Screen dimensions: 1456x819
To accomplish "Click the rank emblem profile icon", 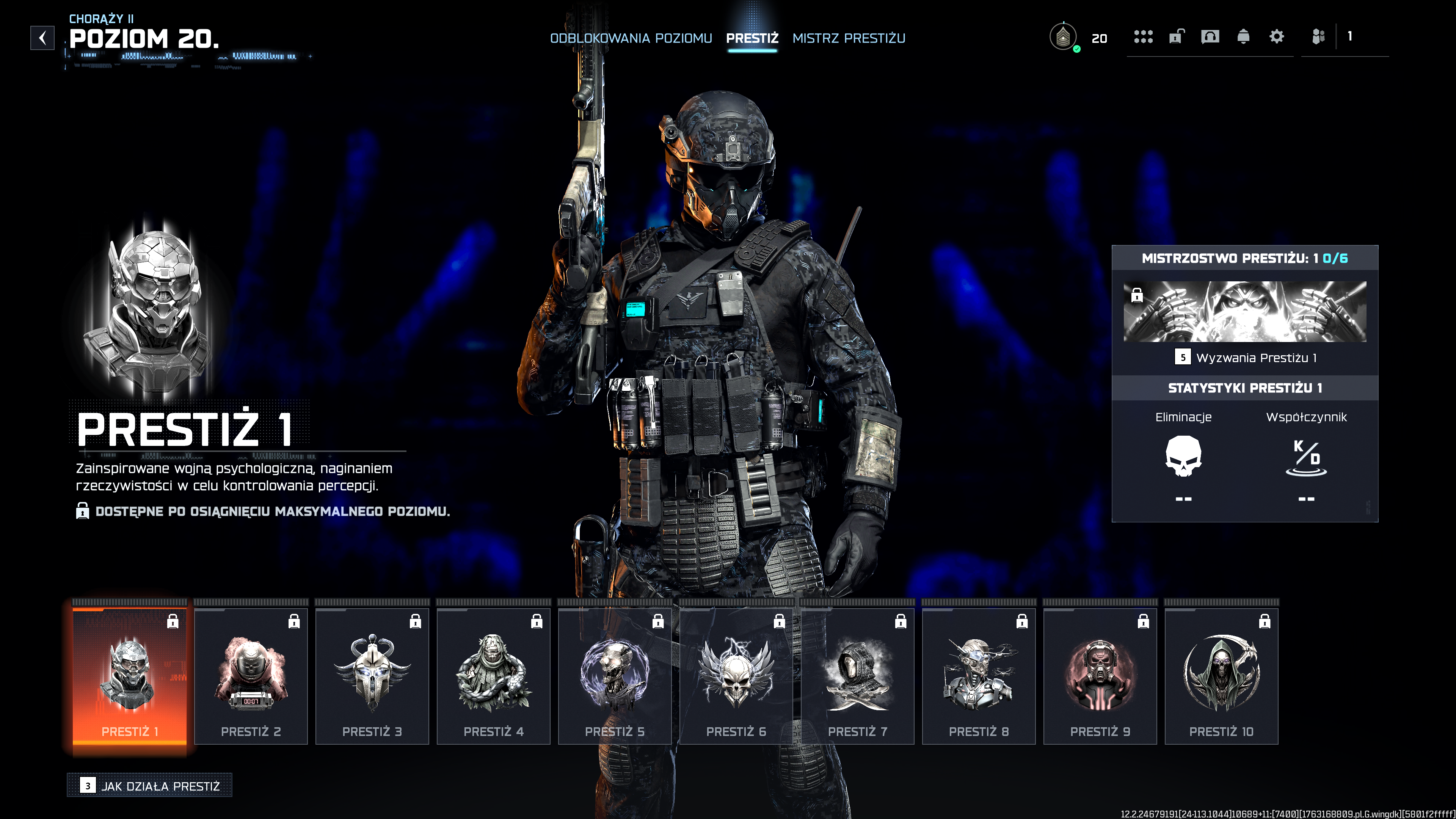I will 1063,37.
